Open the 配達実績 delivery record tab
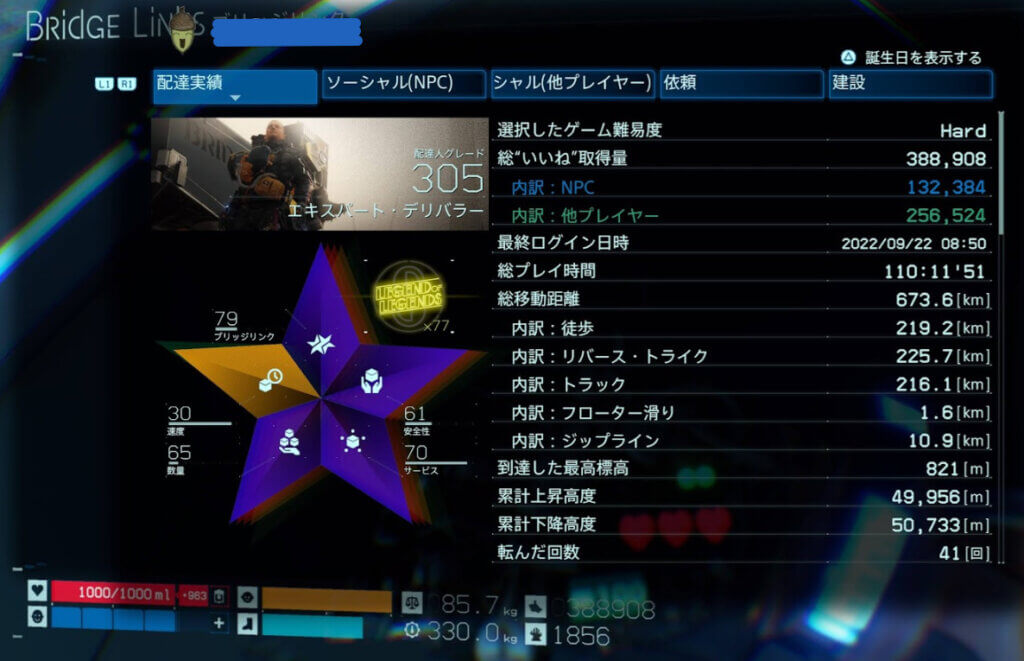The width and height of the screenshot is (1024, 661). (234, 85)
